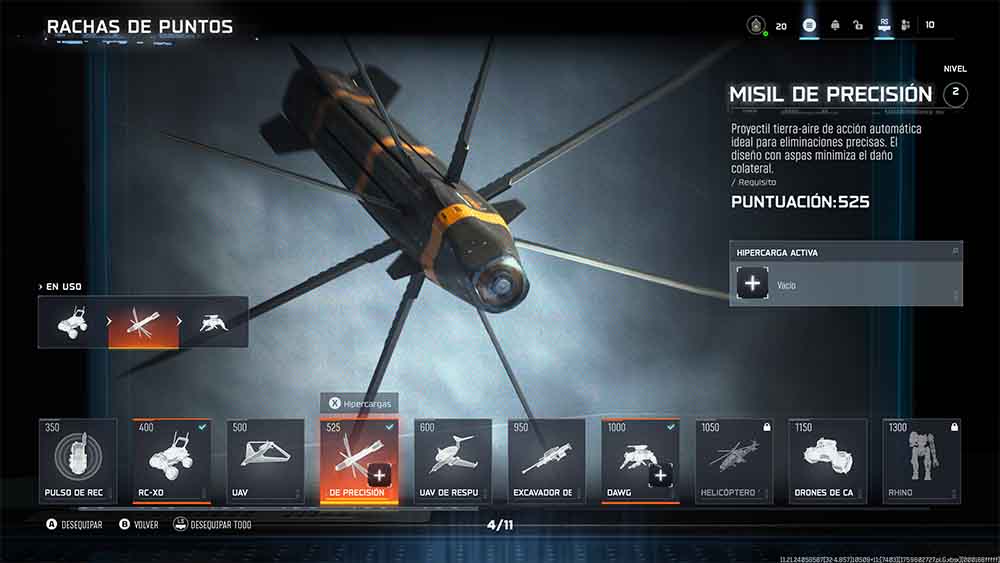
Task: Choose the RC-XD scorestreak card
Action: [x=172, y=460]
